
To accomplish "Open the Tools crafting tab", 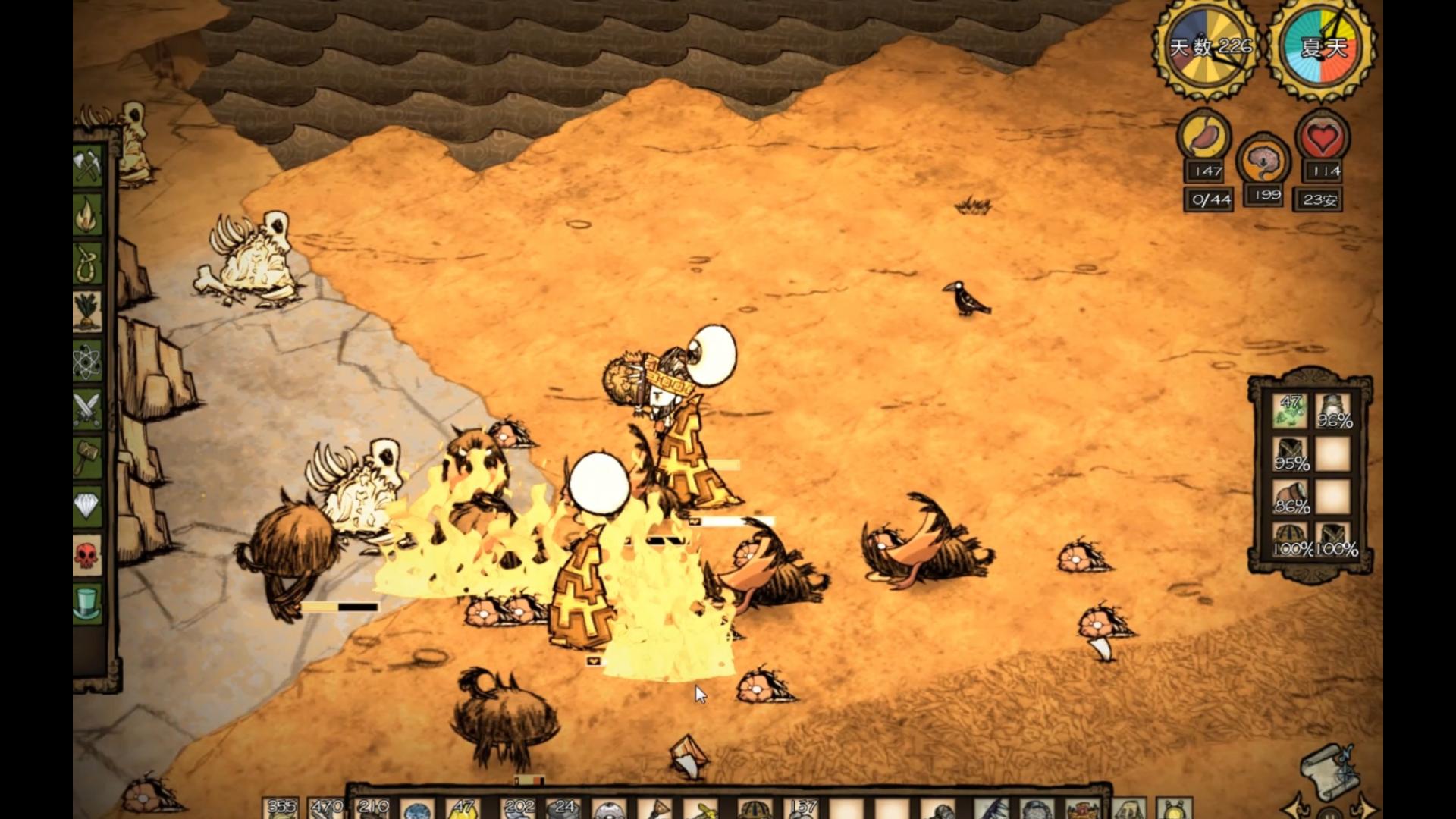I will 87,165.
